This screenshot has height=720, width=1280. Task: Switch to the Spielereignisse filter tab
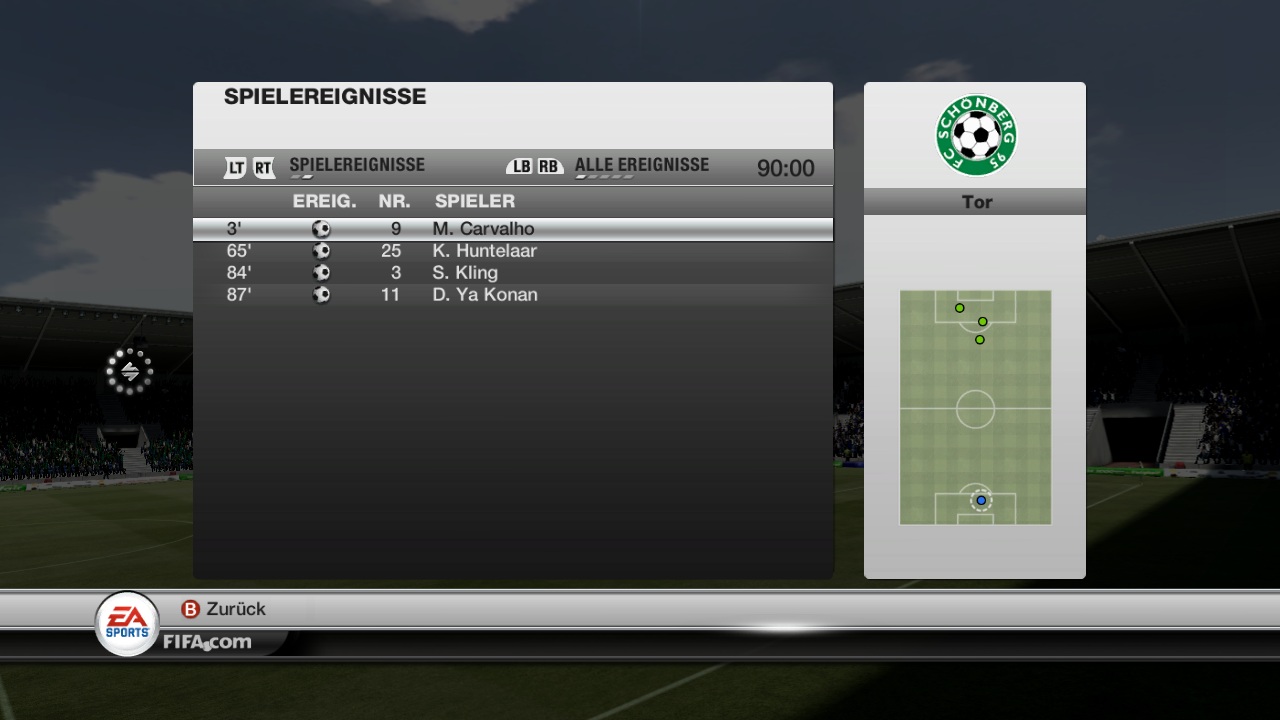356,166
